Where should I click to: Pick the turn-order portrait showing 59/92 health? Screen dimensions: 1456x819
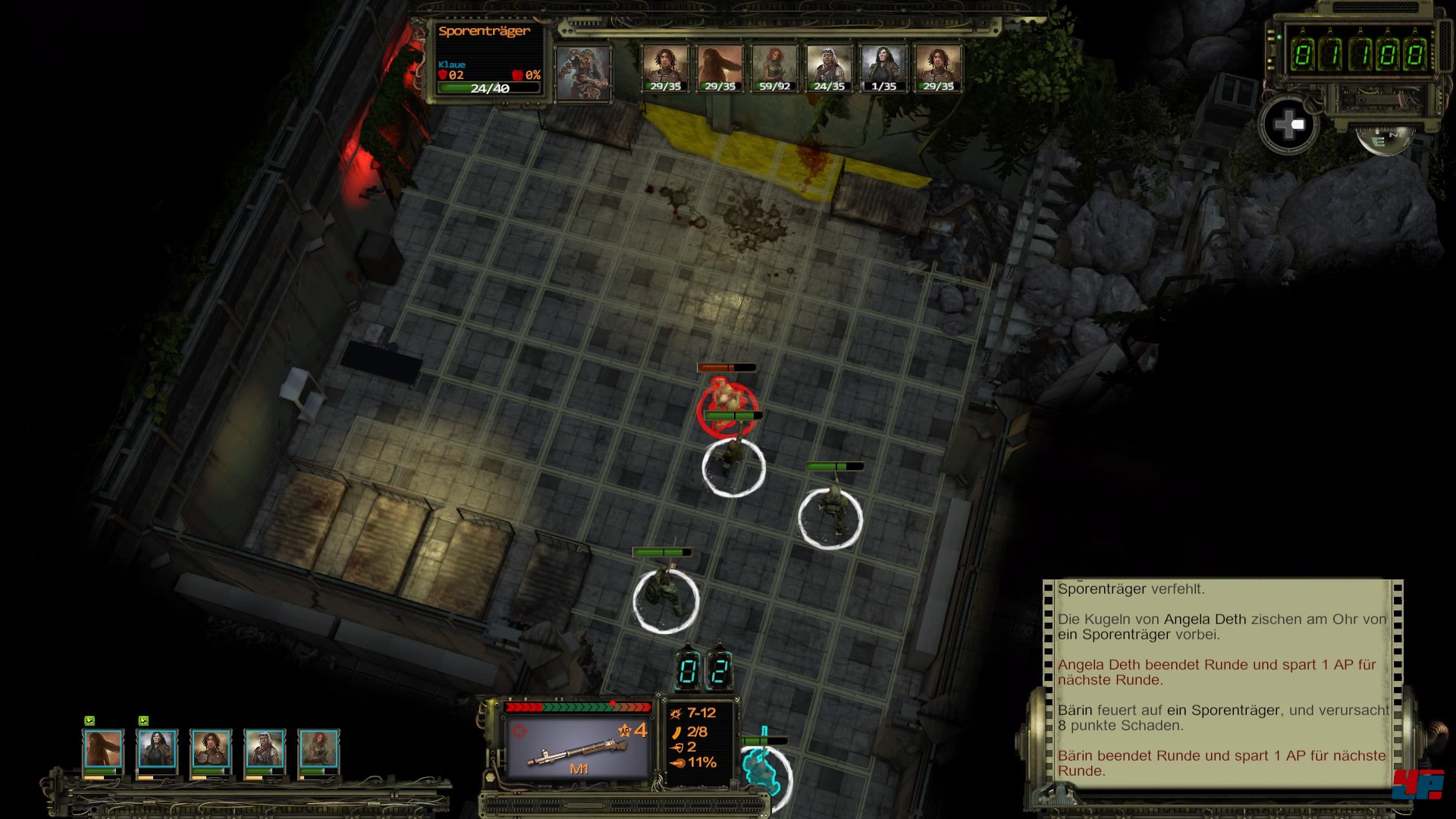coord(774,67)
